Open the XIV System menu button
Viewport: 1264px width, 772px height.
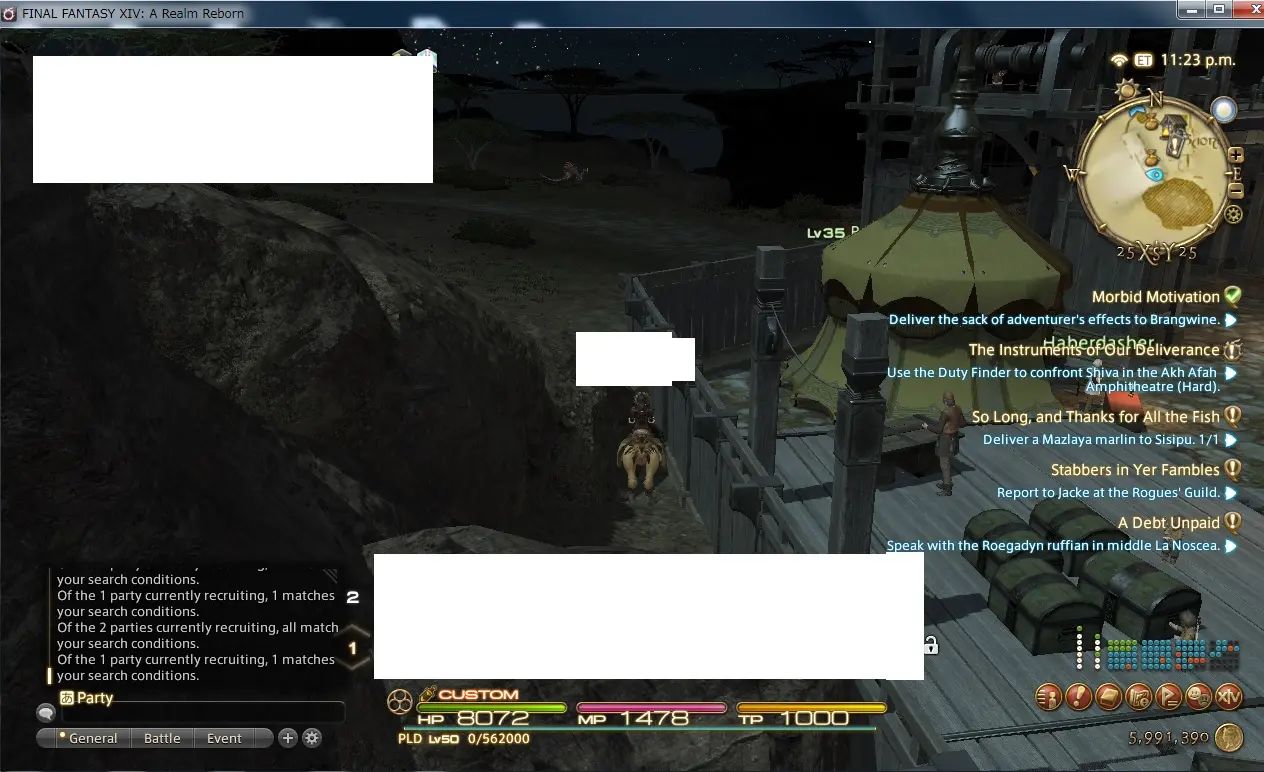coord(1228,697)
